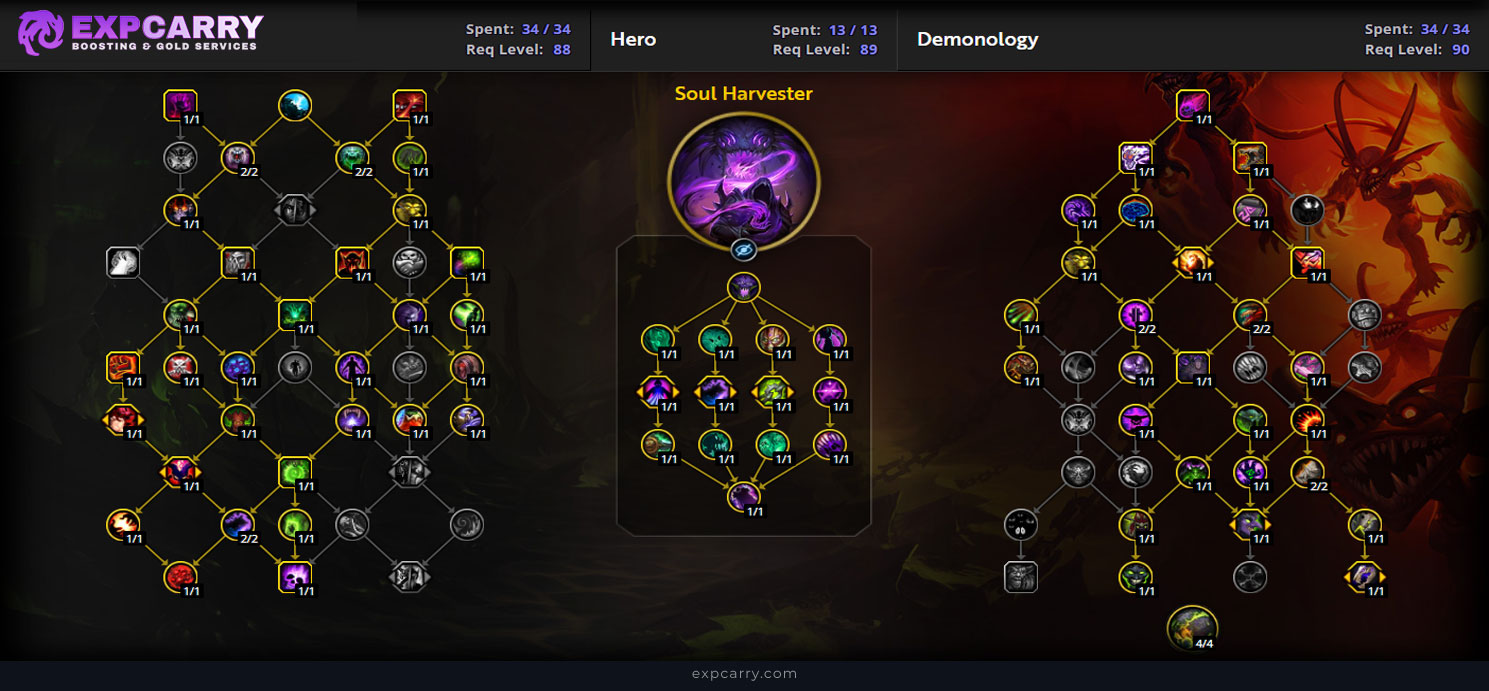Toggle the eye icon under Soul Harvester
The width and height of the screenshot is (1489, 691).
(x=743, y=249)
